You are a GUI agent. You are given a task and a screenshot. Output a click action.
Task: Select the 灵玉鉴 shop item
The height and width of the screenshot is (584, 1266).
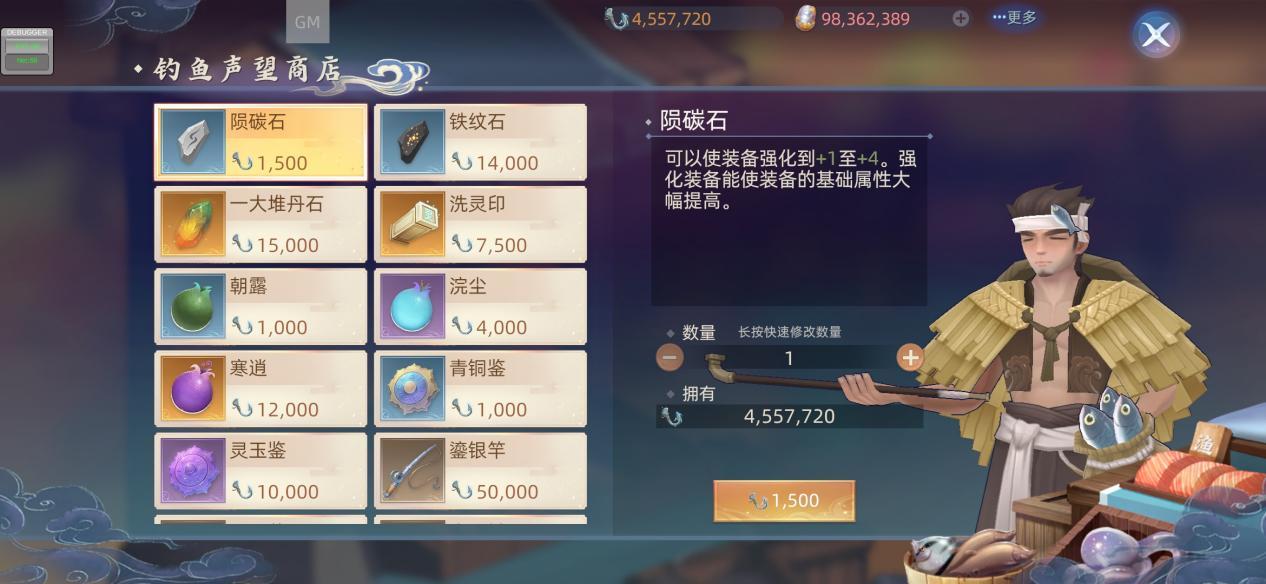click(260, 470)
